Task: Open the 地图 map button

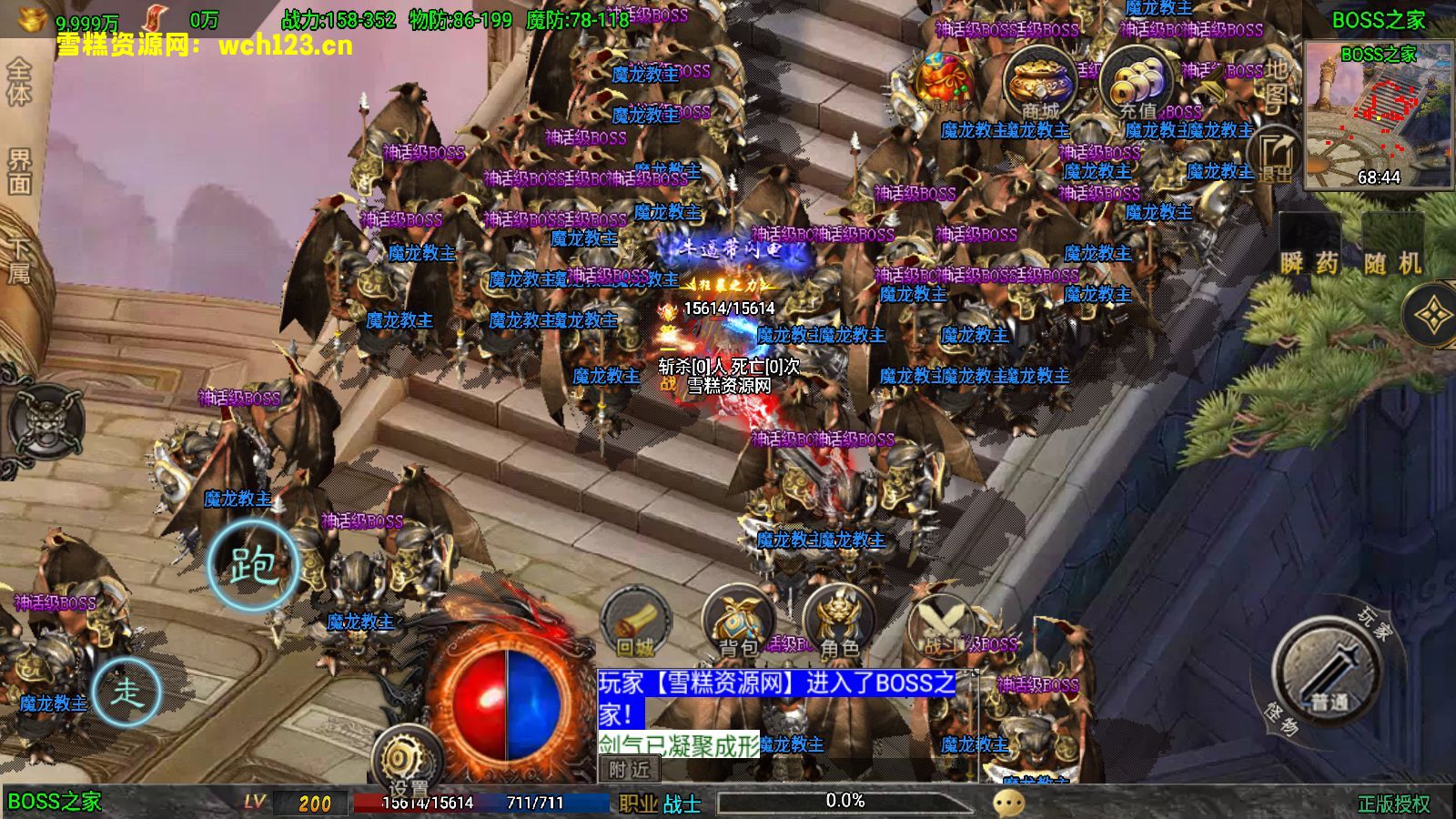Action: coord(1277,82)
